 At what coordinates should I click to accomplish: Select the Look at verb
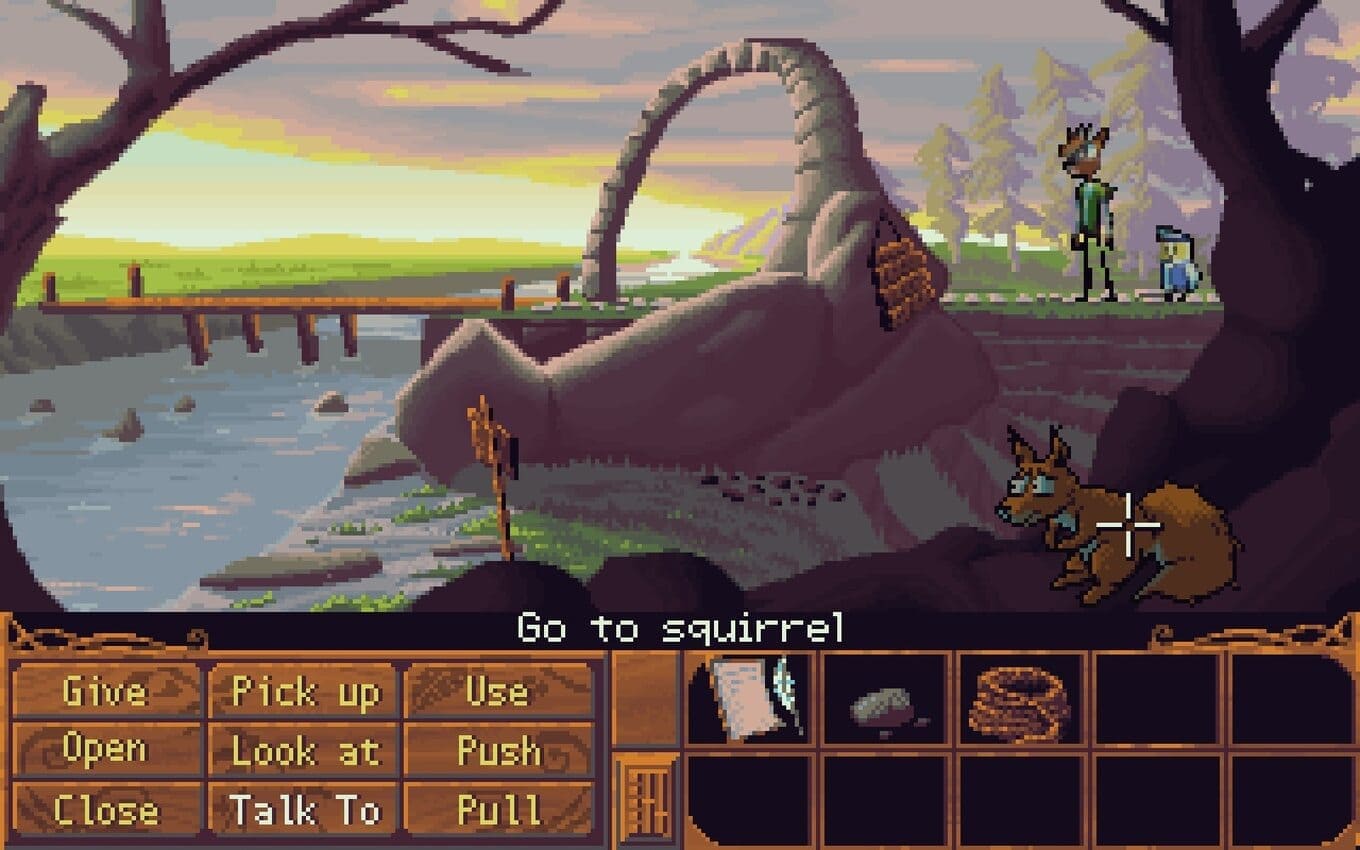tap(305, 751)
